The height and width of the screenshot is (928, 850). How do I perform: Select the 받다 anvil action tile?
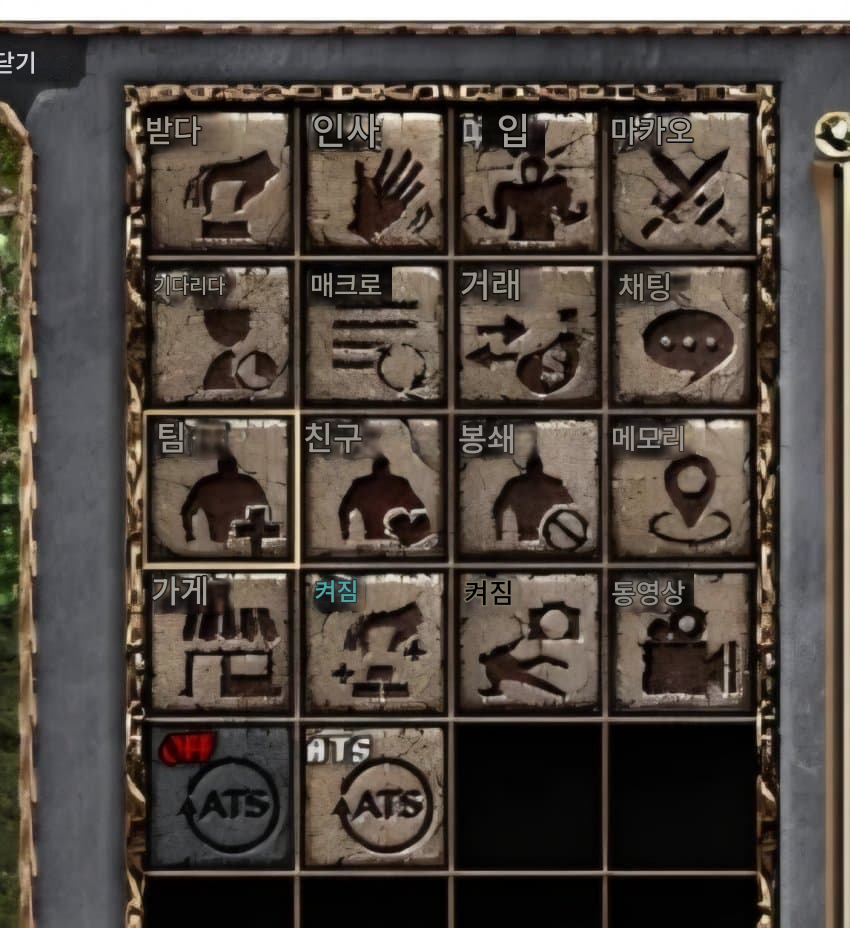(x=220, y=181)
